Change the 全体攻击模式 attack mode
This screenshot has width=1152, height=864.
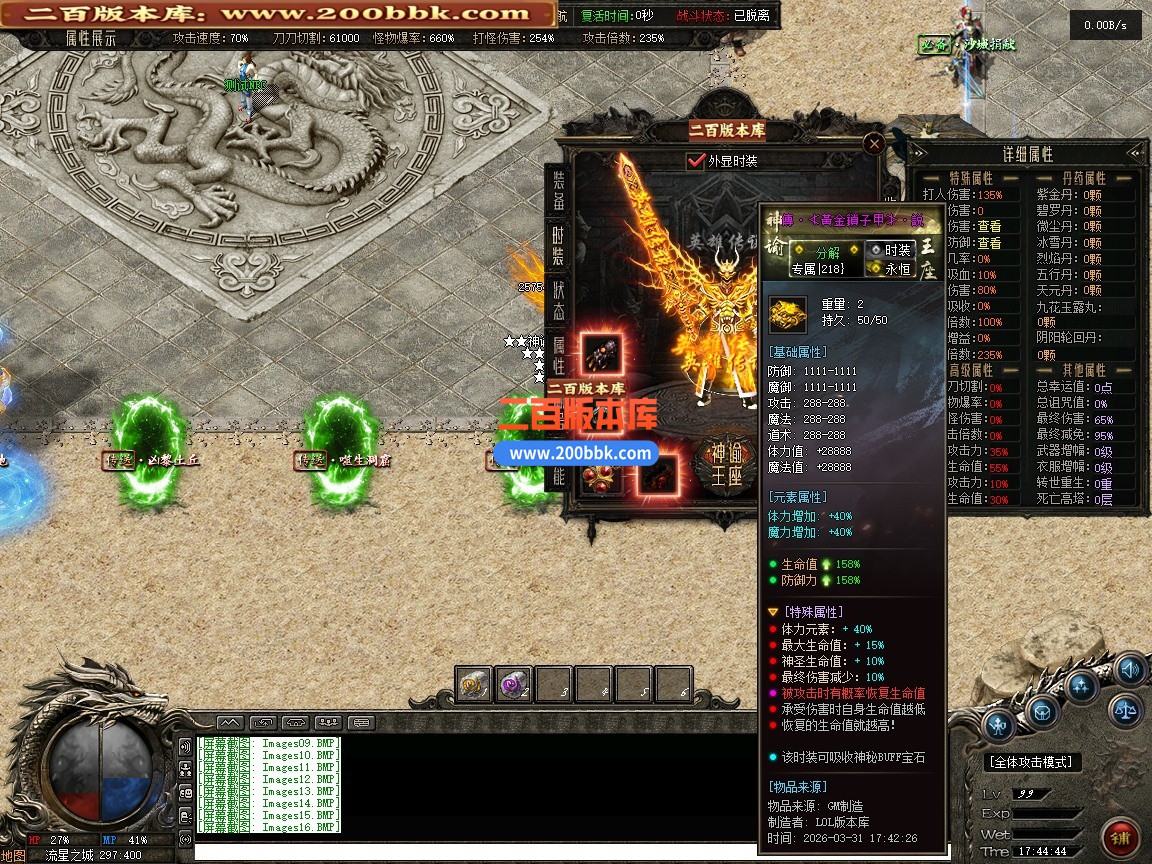(1034, 762)
